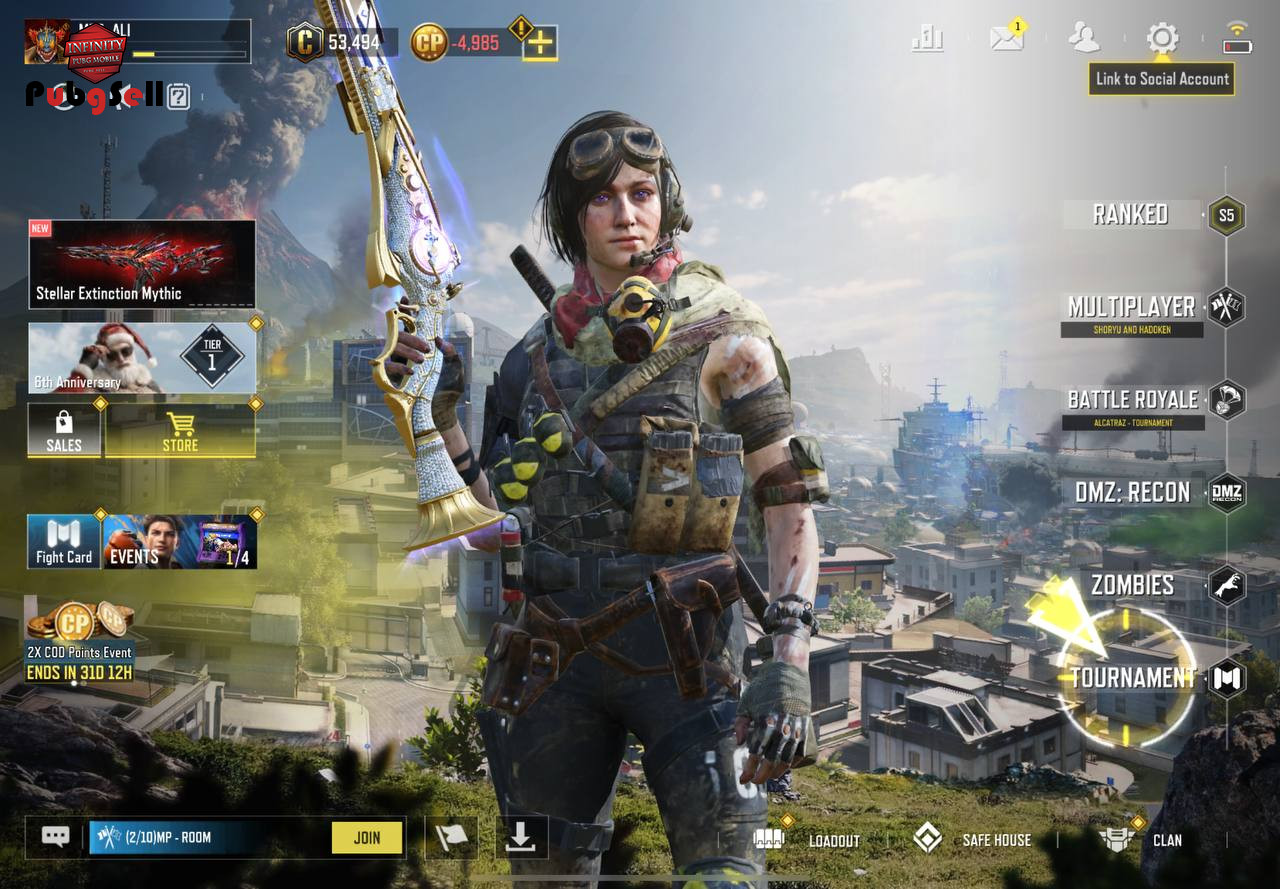The image size is (1280, 889).
Task: Visit the Store
Action: point(180,431)
